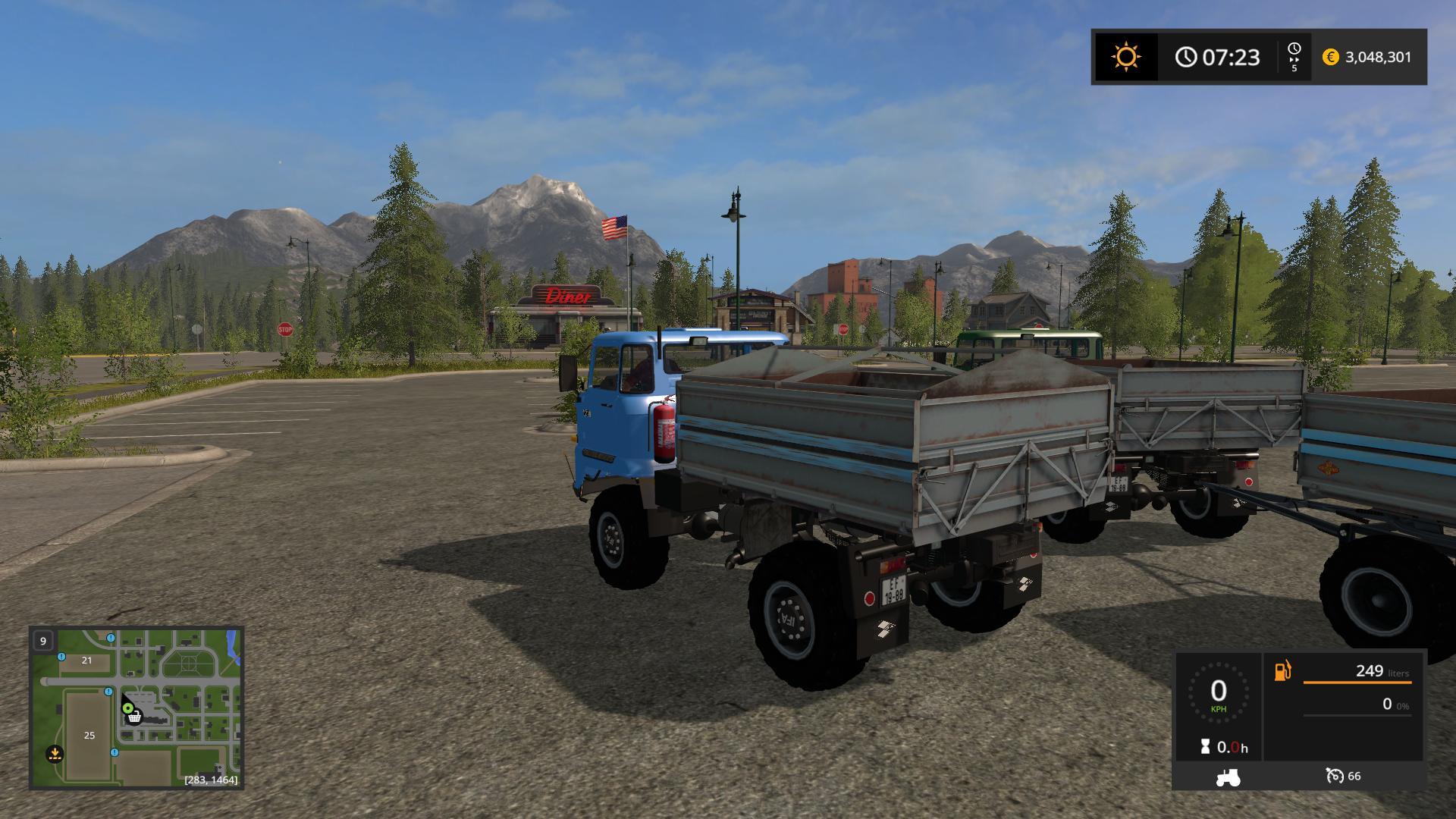Click the time scale fast-forward icon

click(x=1294, y=57)
